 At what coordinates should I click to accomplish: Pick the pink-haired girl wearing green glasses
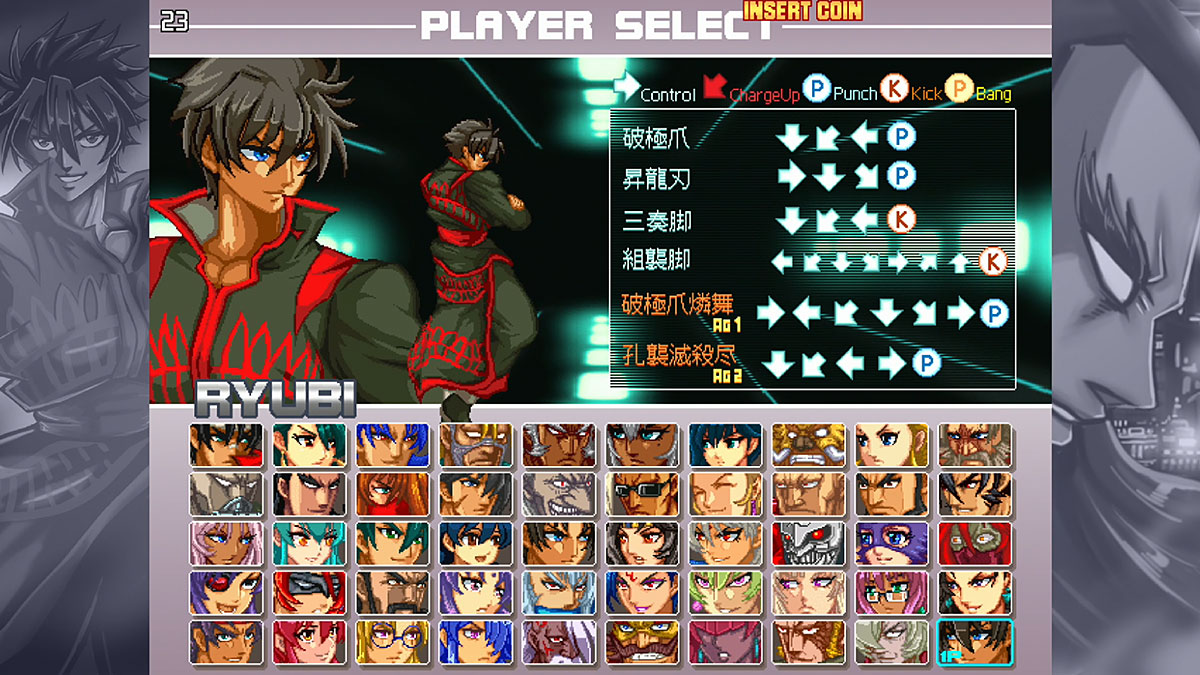891,592
